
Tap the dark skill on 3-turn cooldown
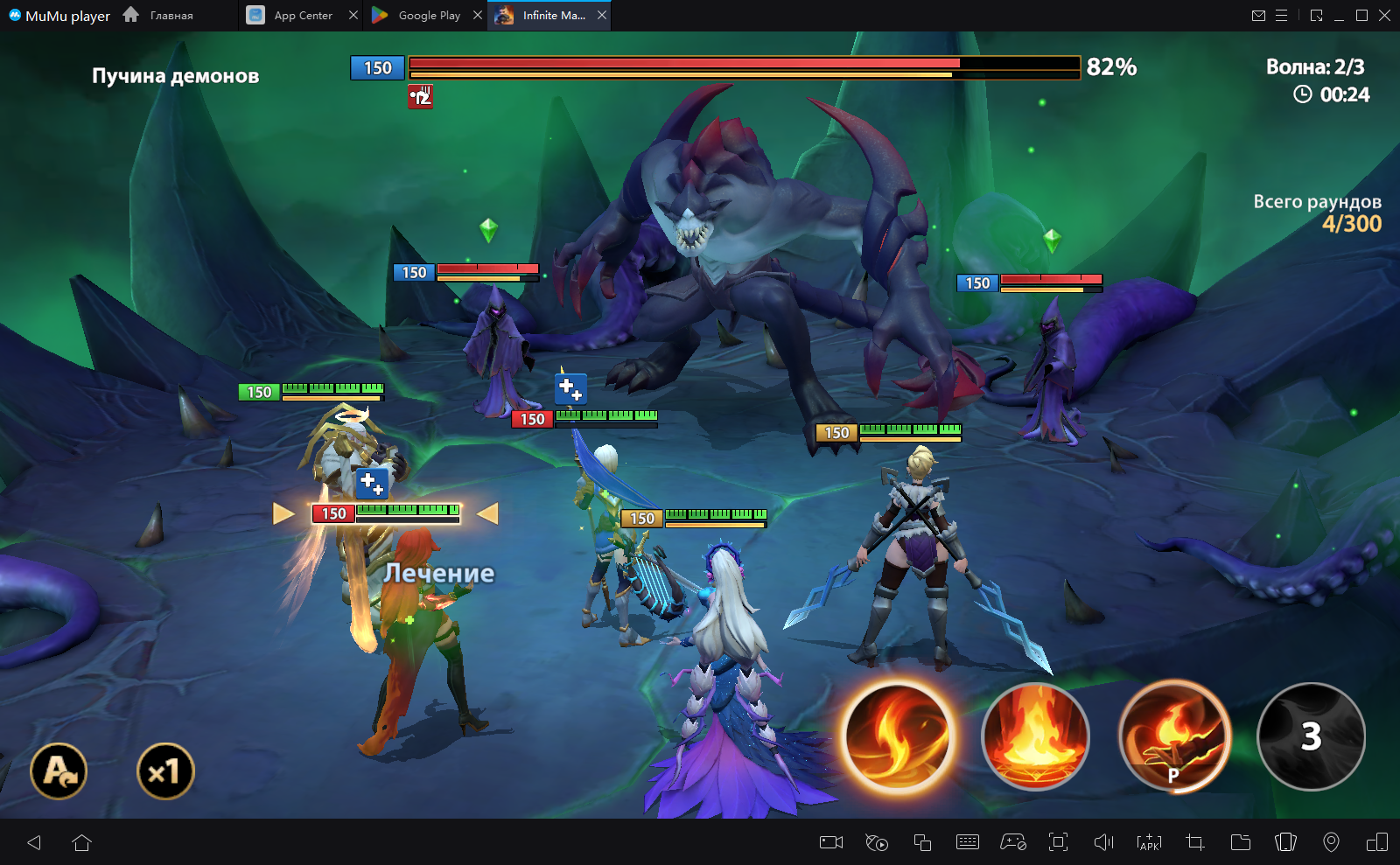pos(1311,736)
